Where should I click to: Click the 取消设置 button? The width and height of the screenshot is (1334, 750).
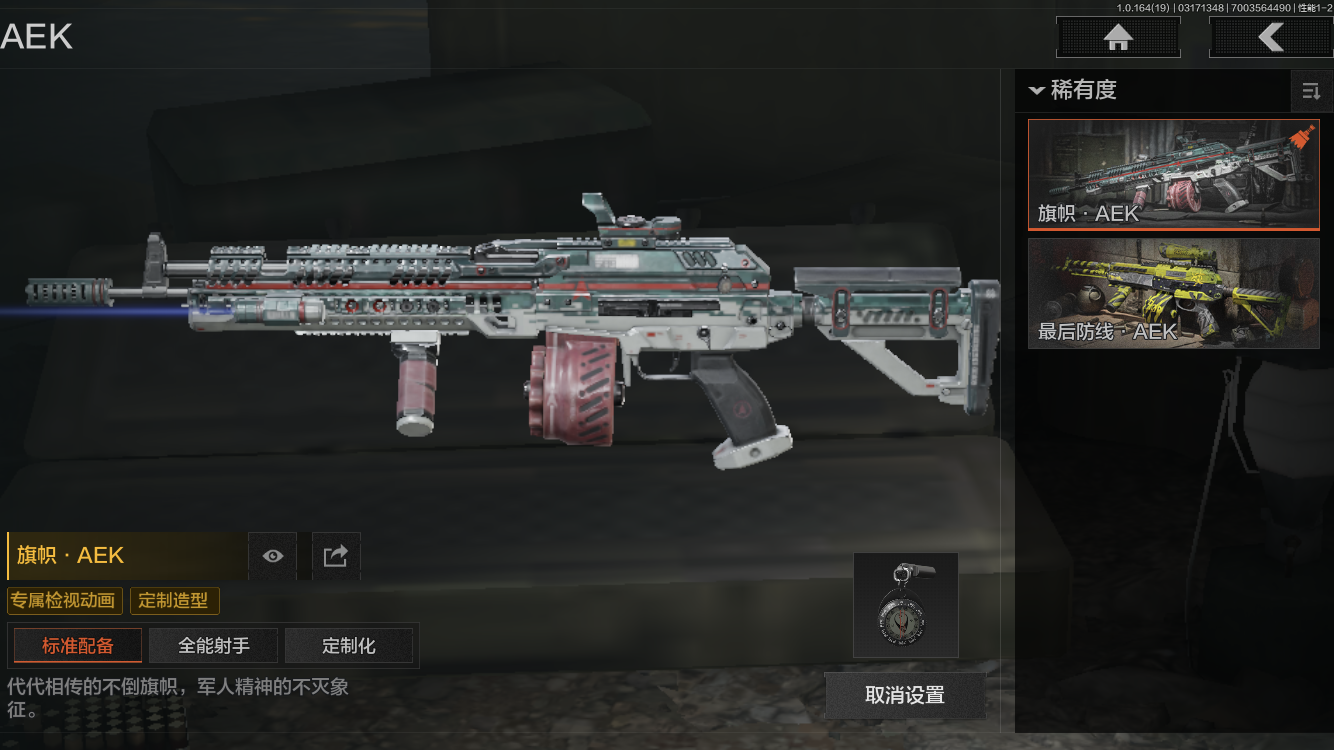905,695
